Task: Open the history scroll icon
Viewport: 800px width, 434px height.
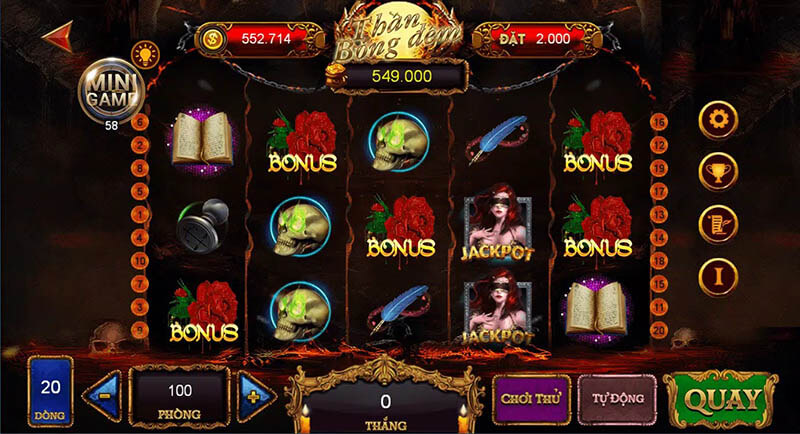Action: click(718, 224)
